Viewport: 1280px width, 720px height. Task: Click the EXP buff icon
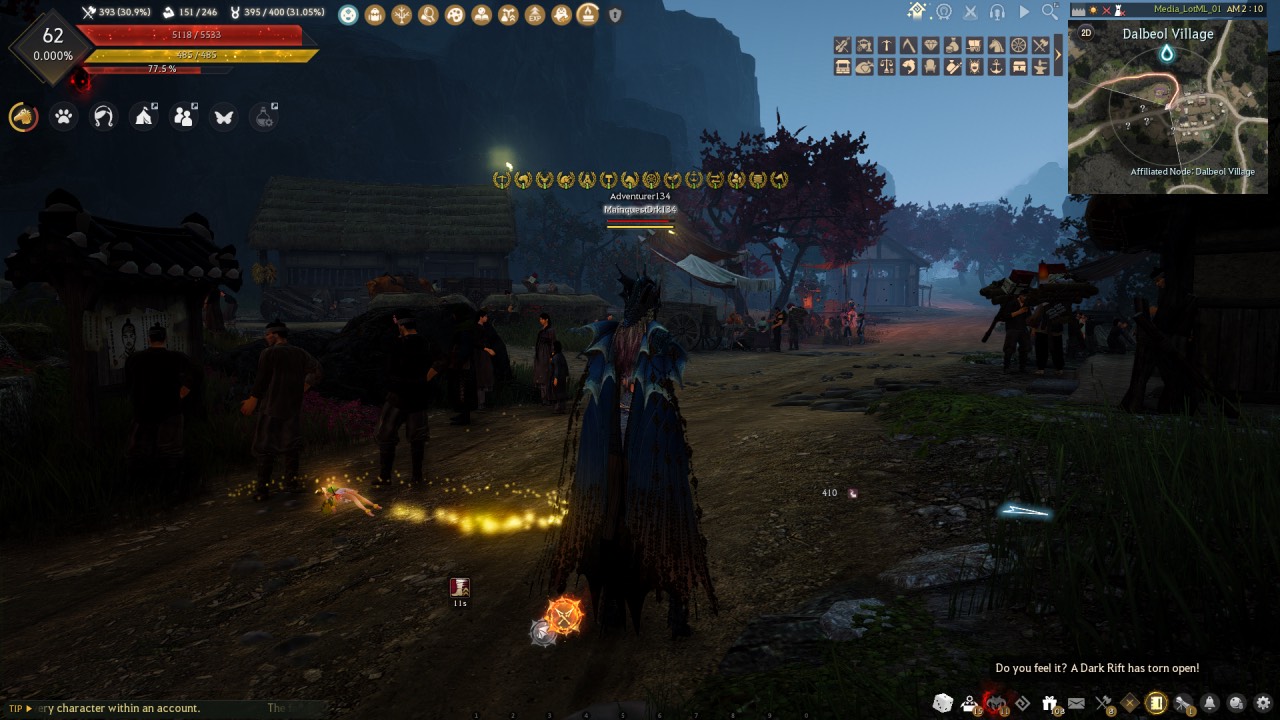pos(535,15)
